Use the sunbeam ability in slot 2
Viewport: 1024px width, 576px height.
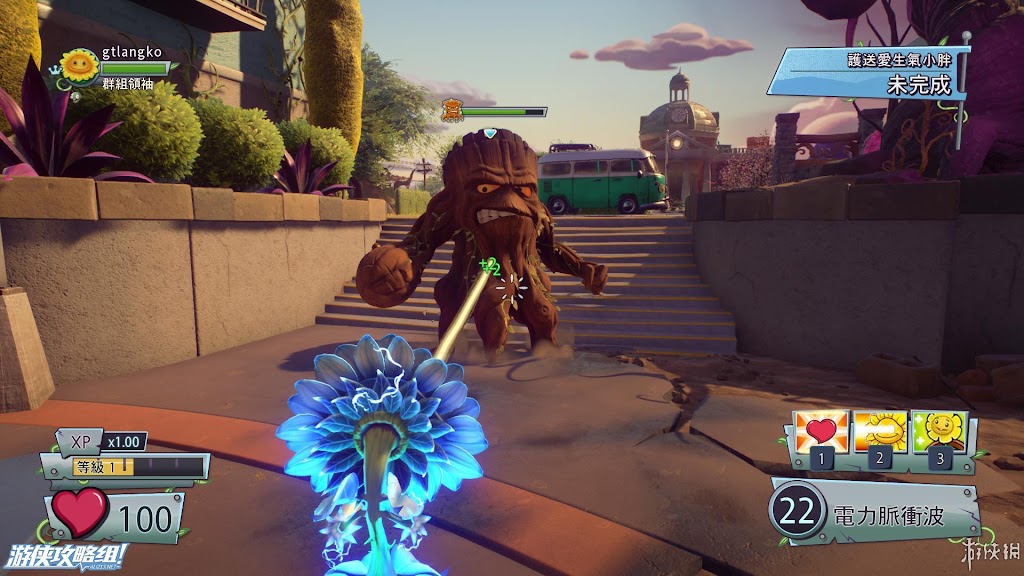[880, 431]
